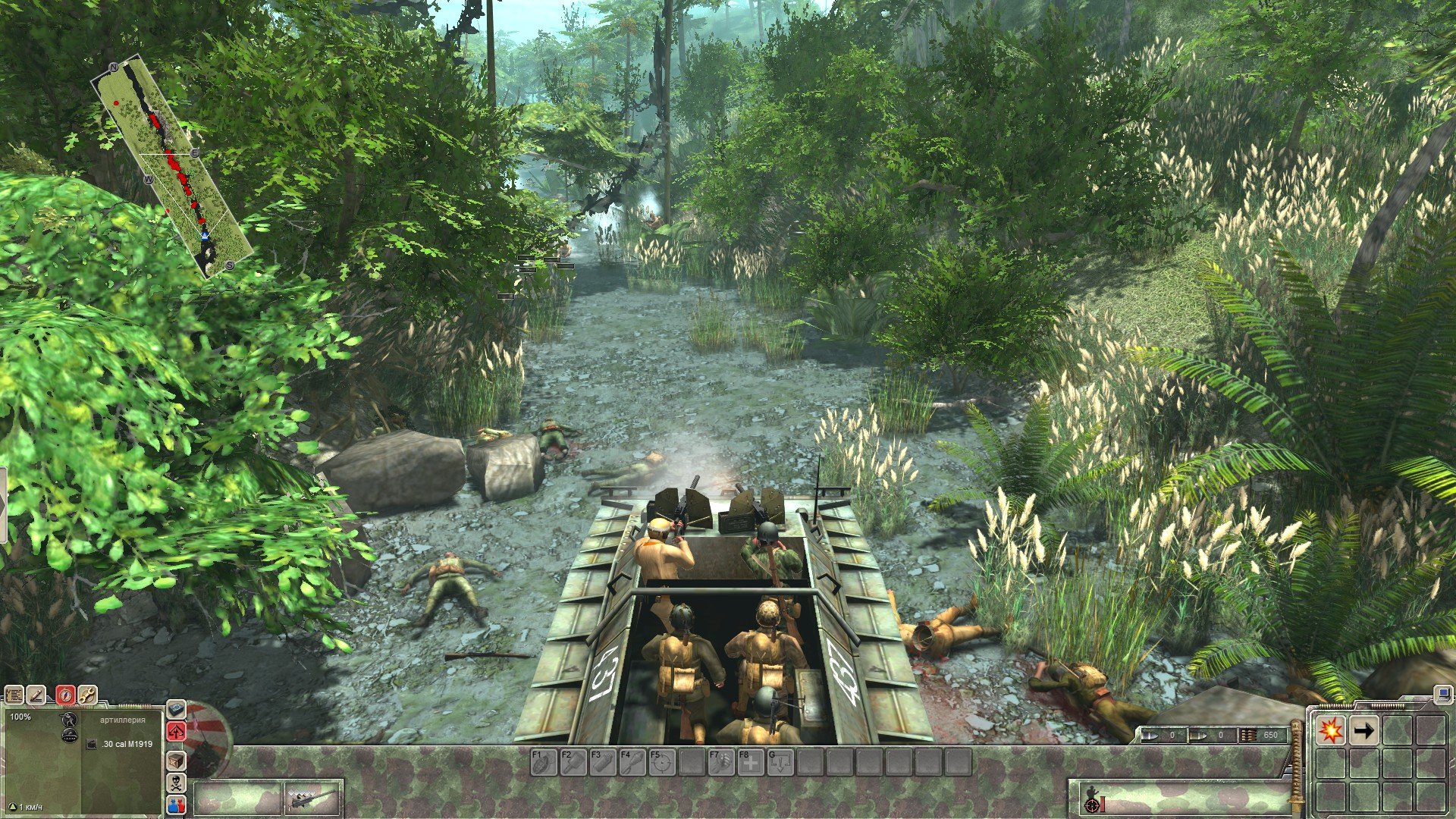Screen dimensions: 1456x819
Task: Select the .30 cal M1919 entry
Action: tap(126, 744)
